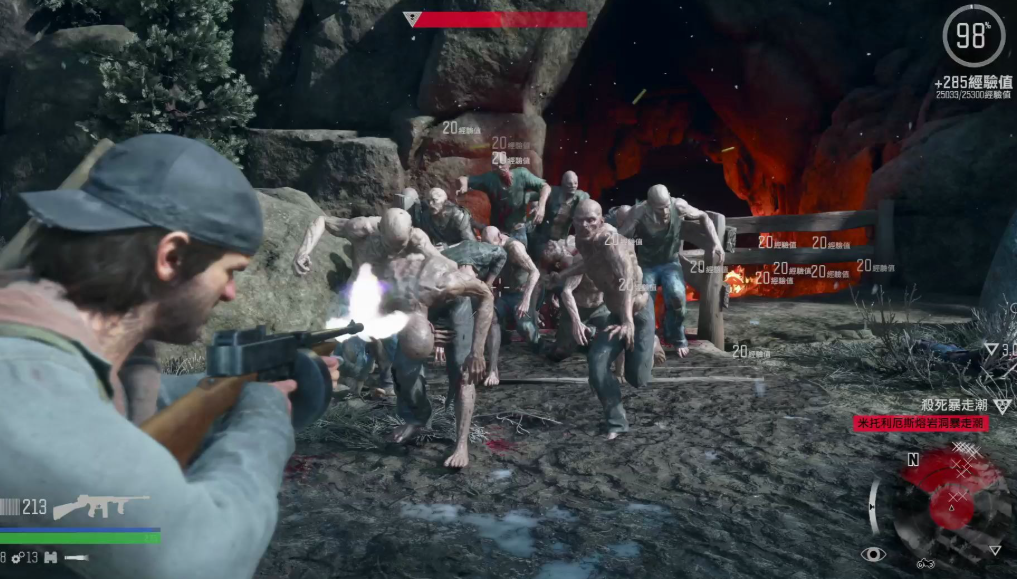1017x579 pixels.
Task: Click the north N compass marker
Action: [912, 460]
